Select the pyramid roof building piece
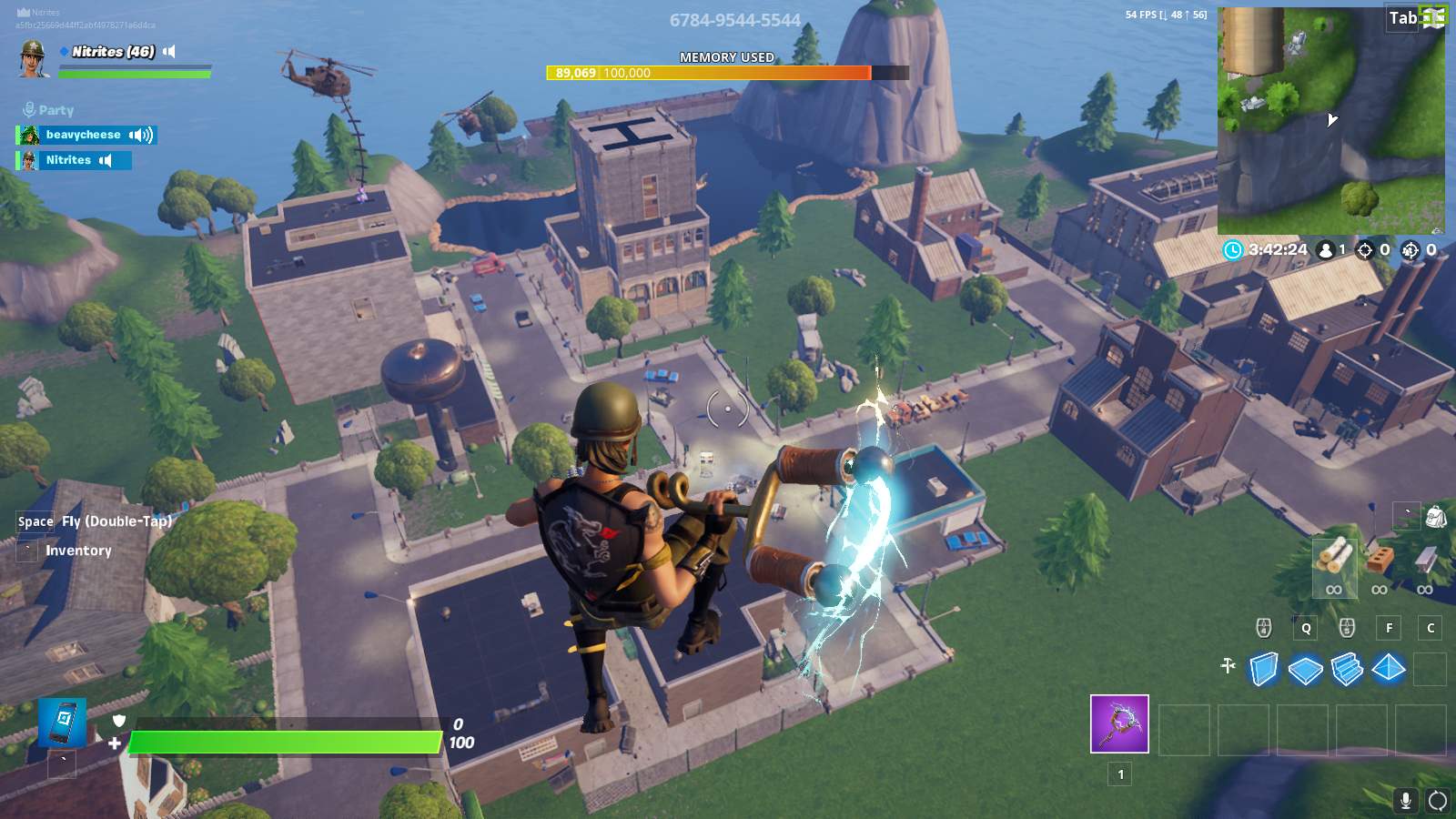Viewport: 1456px width, 819px height. tap(1389, 669)
